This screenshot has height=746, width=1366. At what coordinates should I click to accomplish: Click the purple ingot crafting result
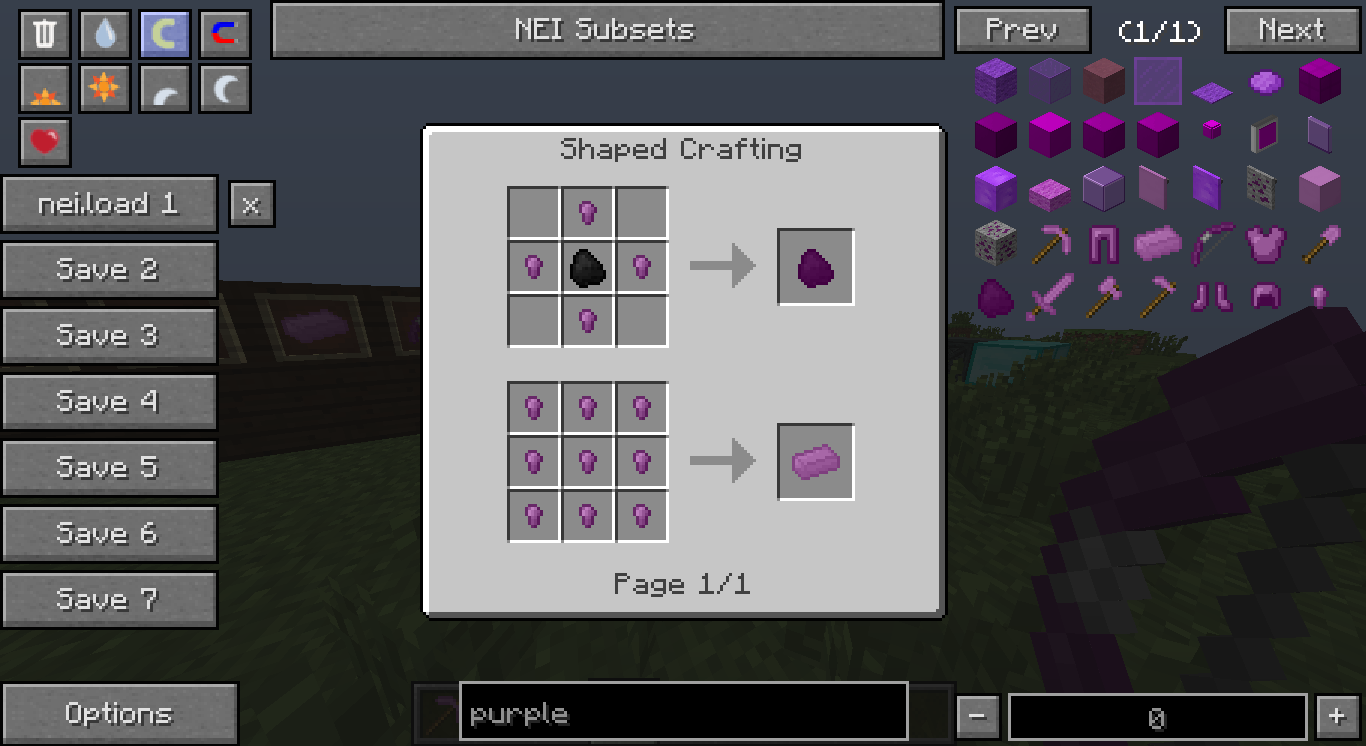pos(814,461)
